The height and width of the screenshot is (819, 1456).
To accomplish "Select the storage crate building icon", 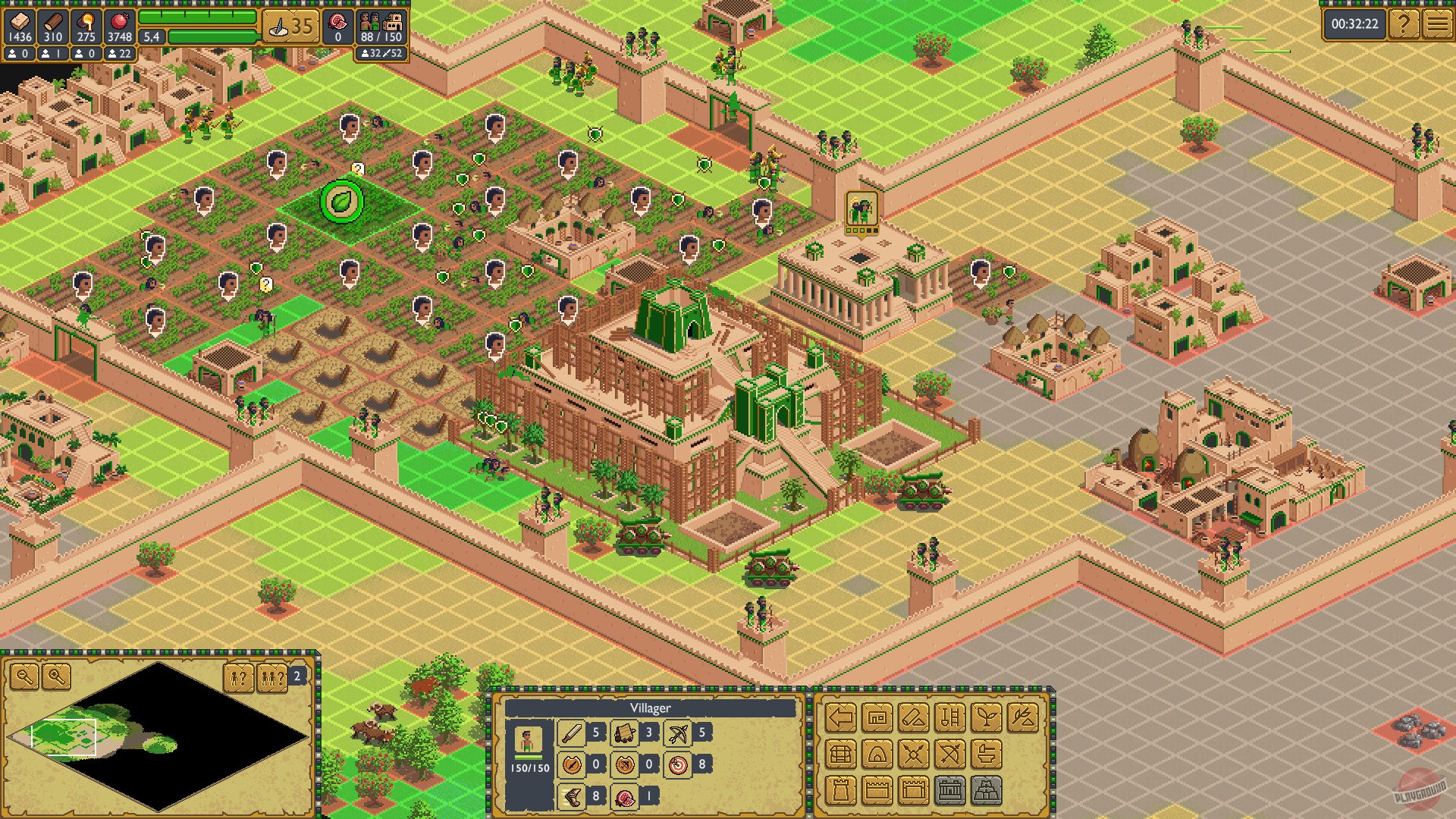I will coord(840,755).
